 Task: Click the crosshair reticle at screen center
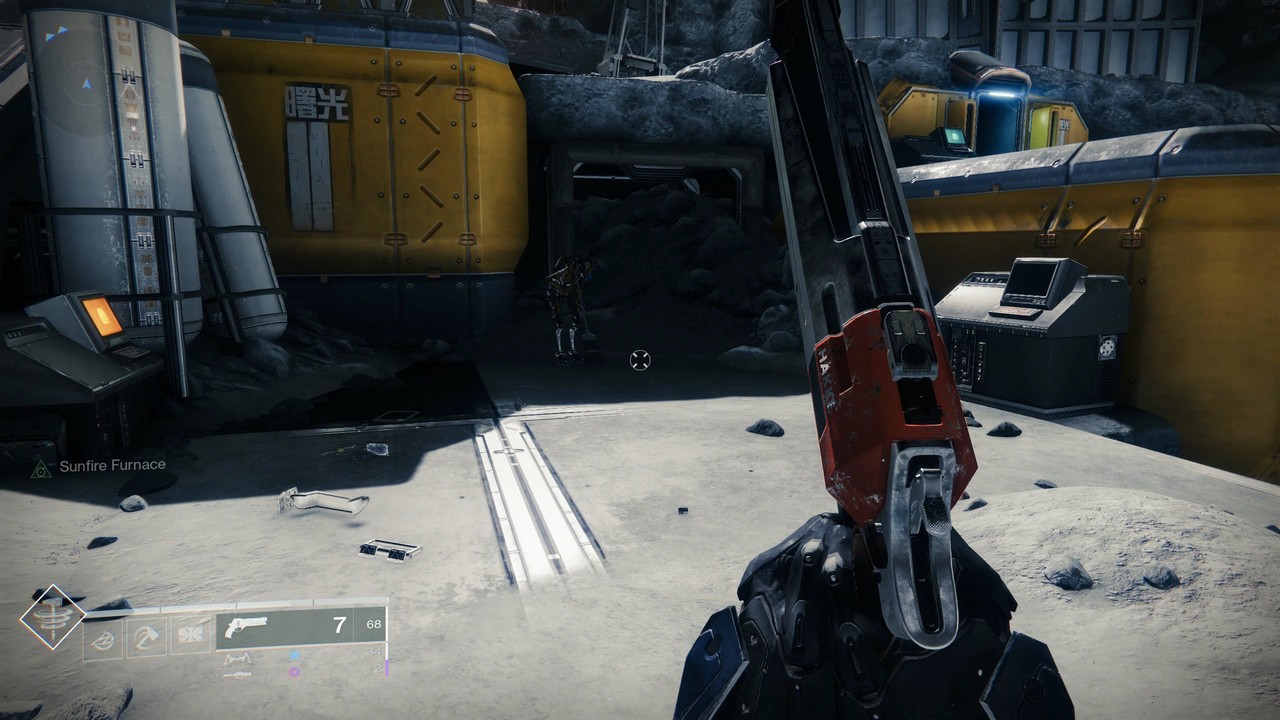(638, 360)
